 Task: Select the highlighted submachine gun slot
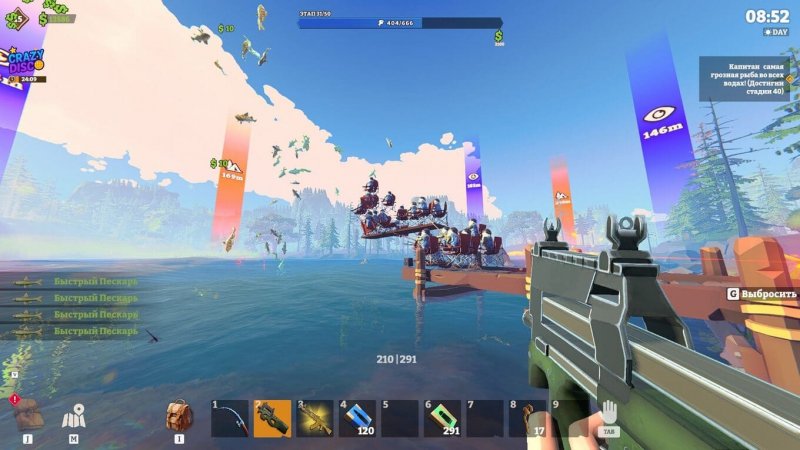272,419
